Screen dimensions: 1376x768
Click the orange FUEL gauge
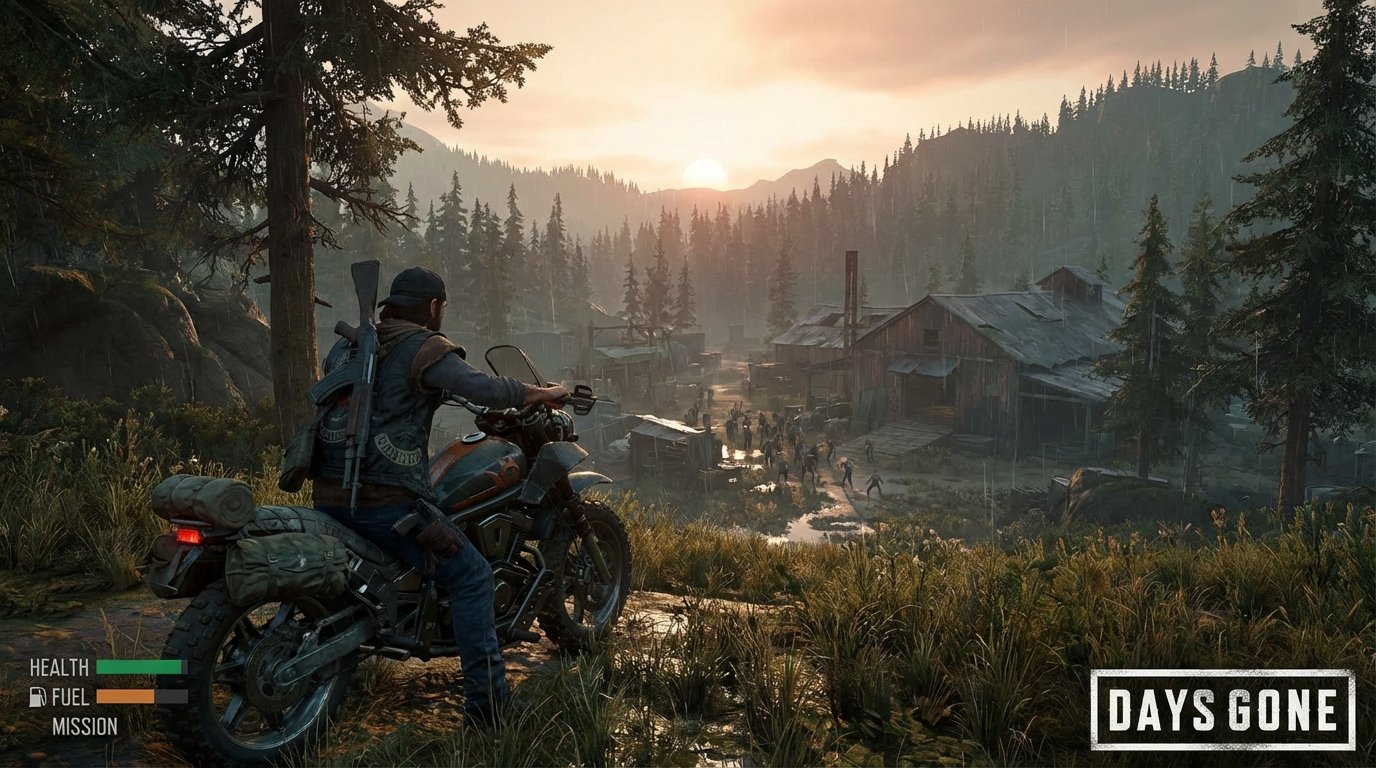[x=125, y=696]
